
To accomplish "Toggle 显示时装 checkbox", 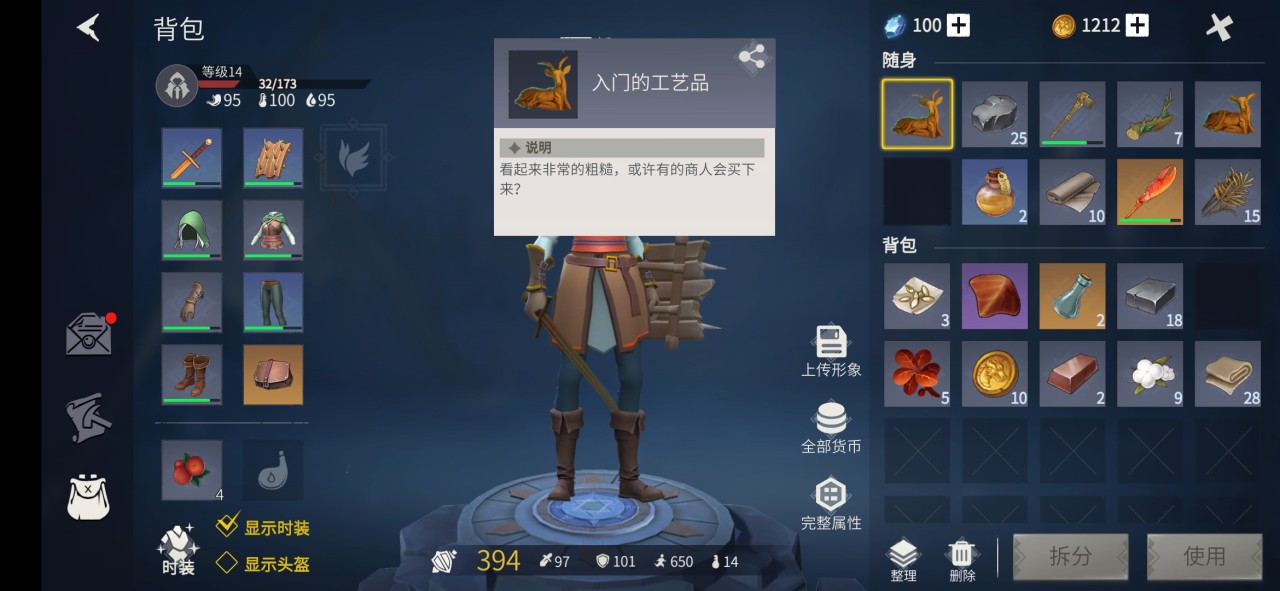I will tap(228, 527).
